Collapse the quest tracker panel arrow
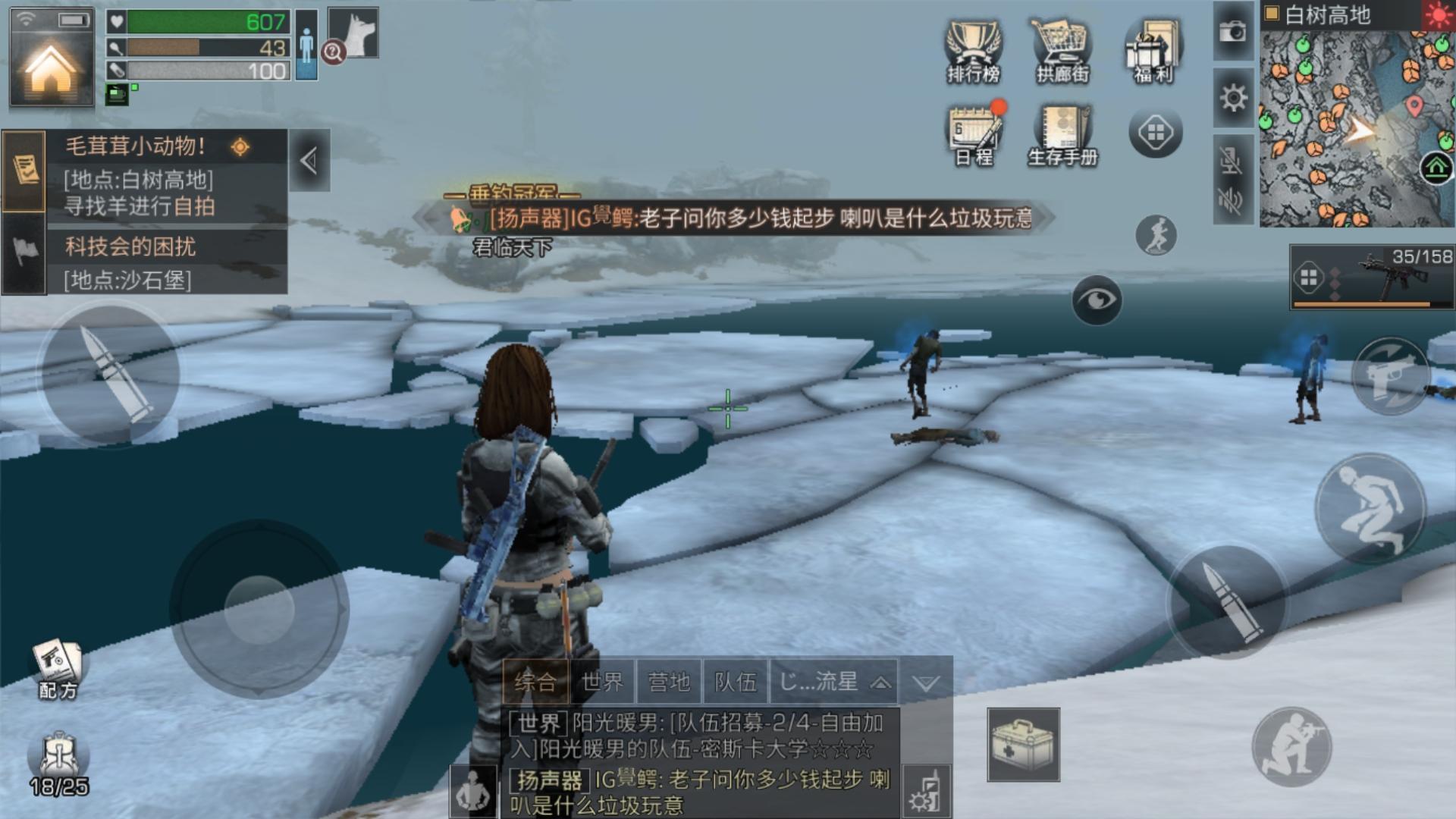The image size is (1456, 819). tap(309, 160)
